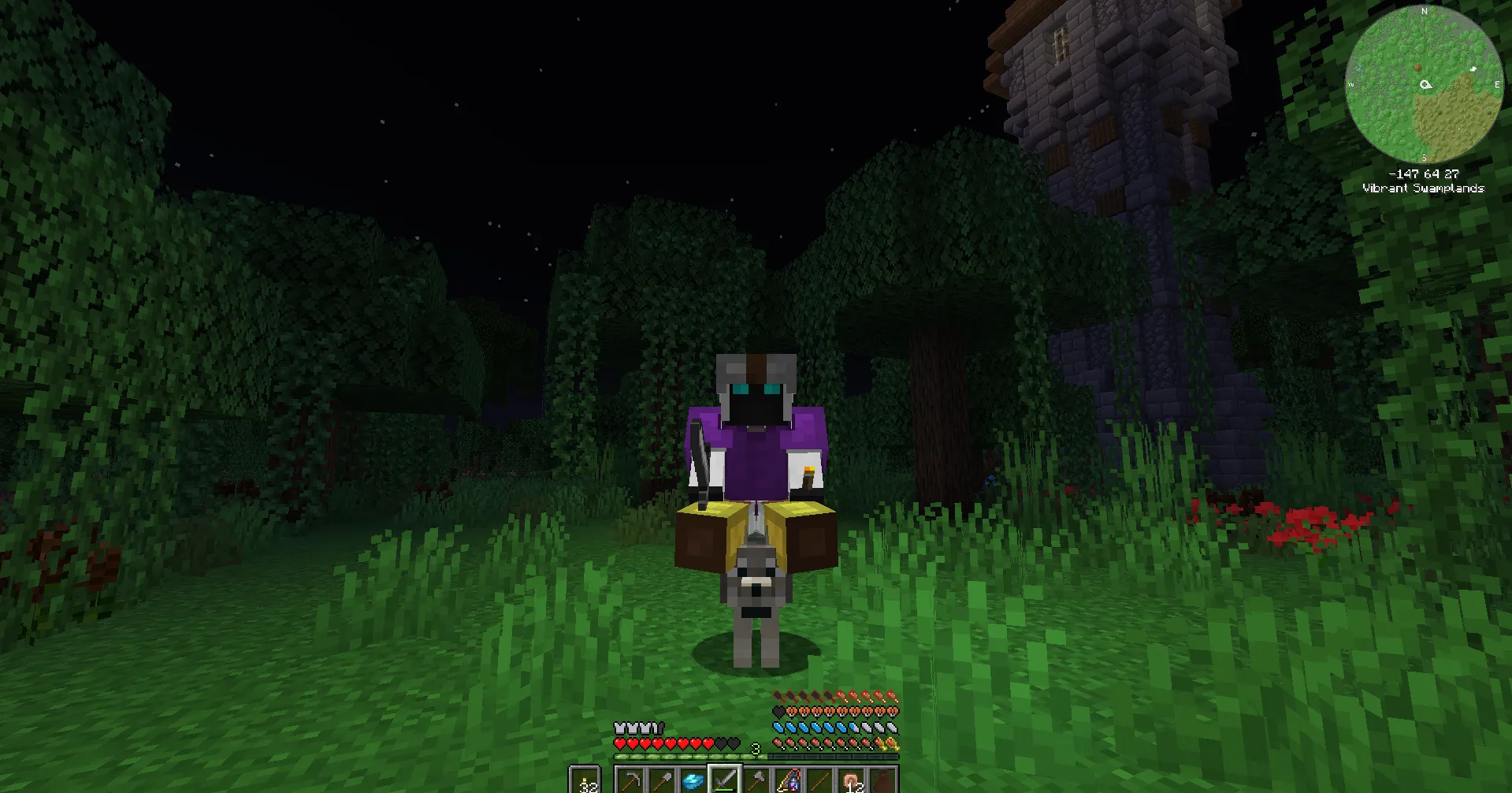
Task: Click the last red heart in the health bar
Action: [707, 744]
